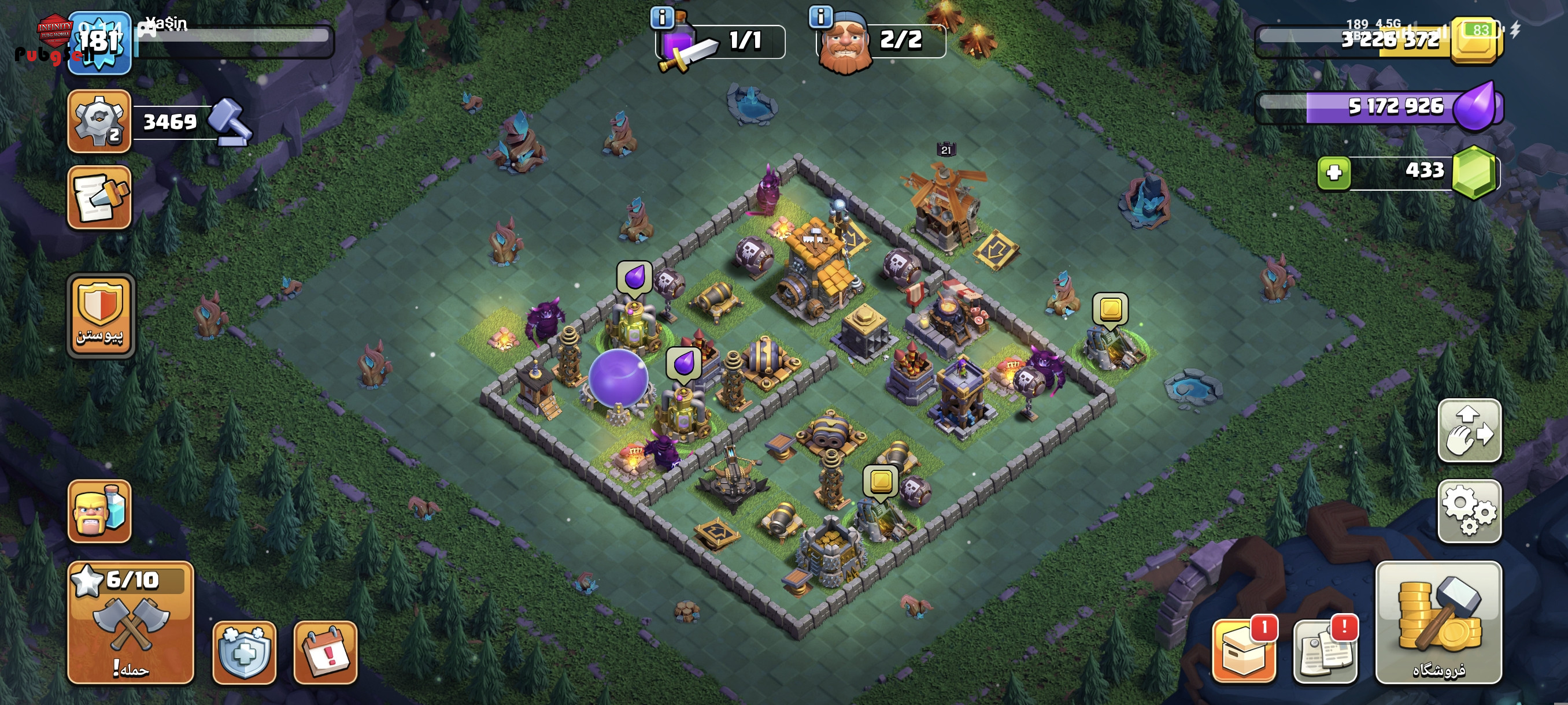1568x705 pixels.
Task: Open the builder gear upgrades button
Action: click(99, 120)
